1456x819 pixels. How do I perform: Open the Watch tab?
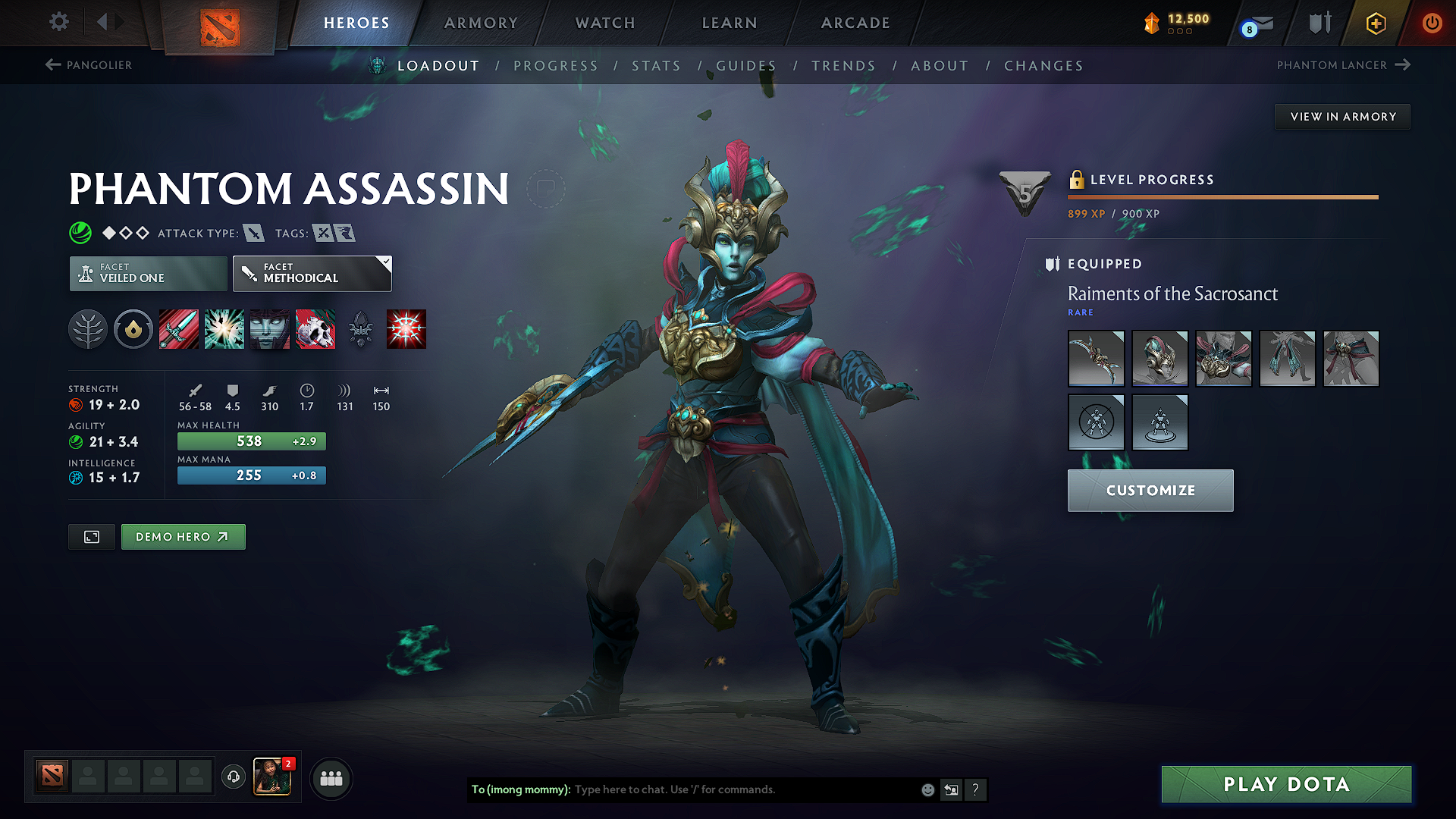(x=605, y=23)
